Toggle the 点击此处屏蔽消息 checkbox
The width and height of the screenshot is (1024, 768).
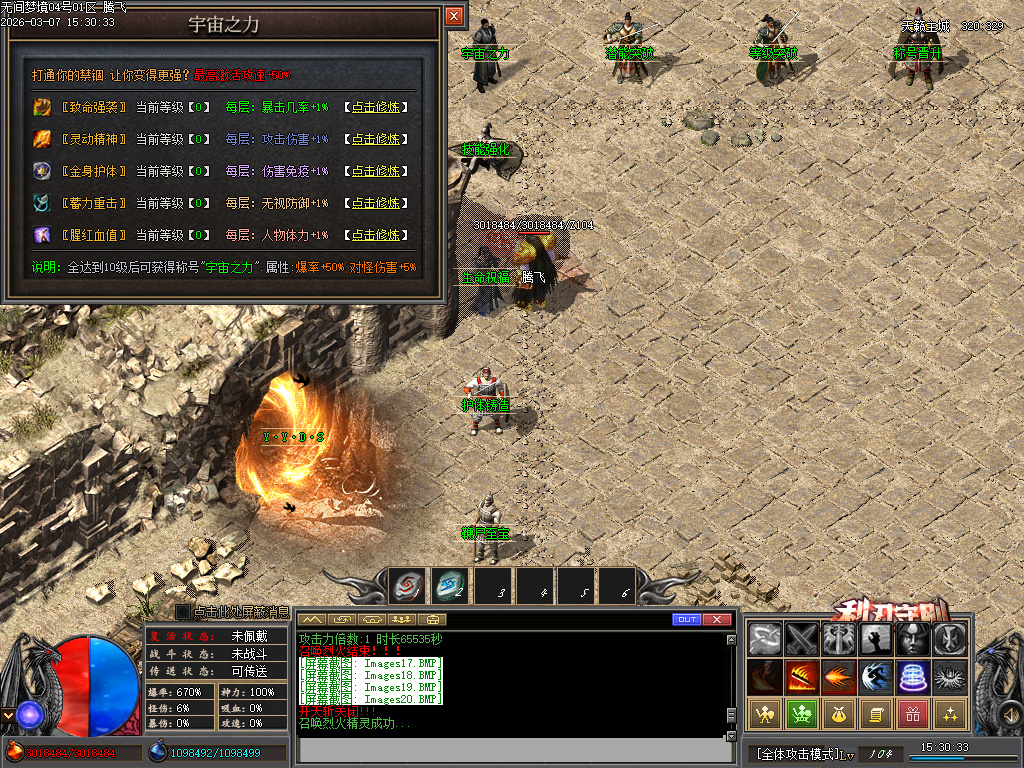click(x=183, y=611)
